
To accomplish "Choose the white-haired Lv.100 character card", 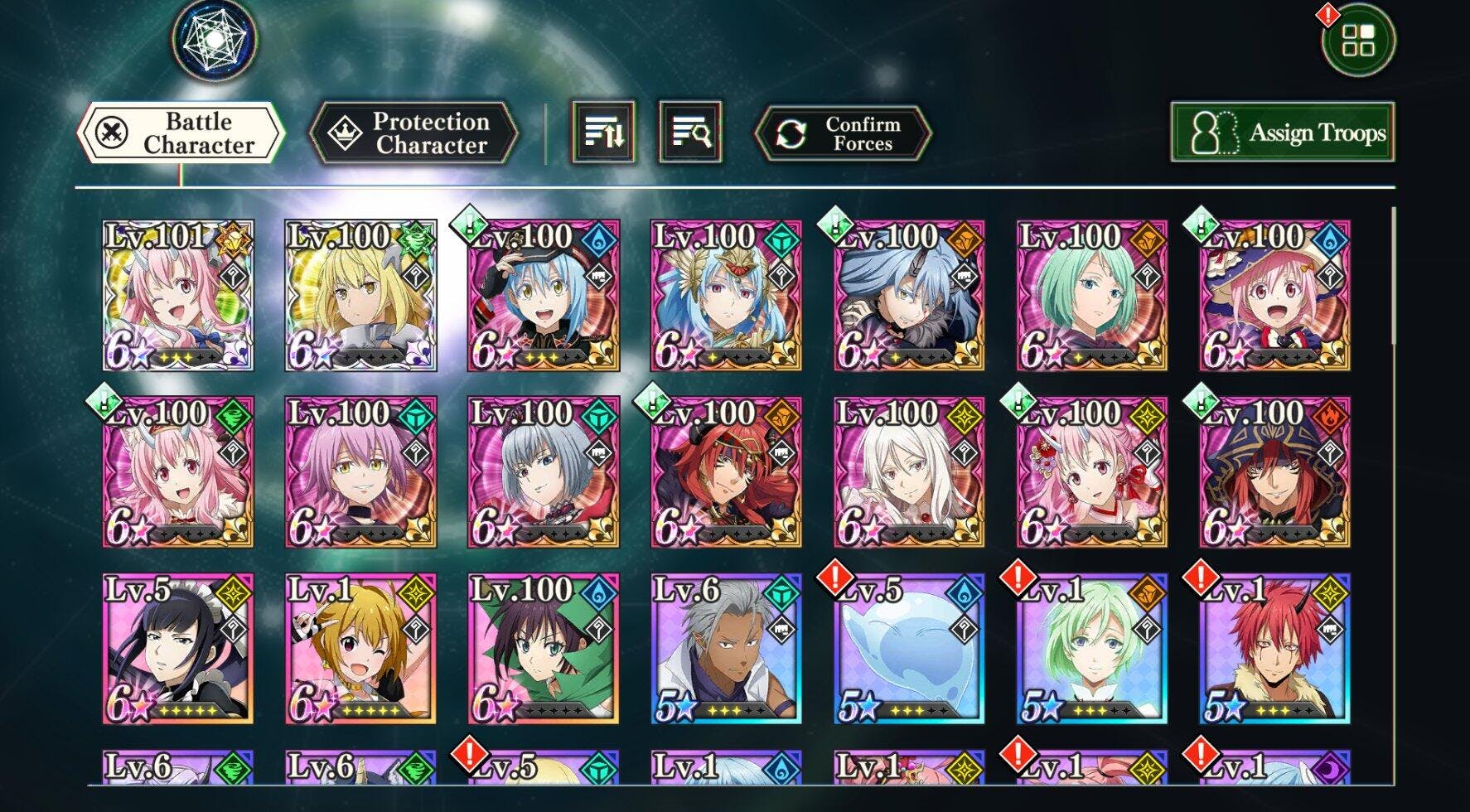I will [909, 471].
